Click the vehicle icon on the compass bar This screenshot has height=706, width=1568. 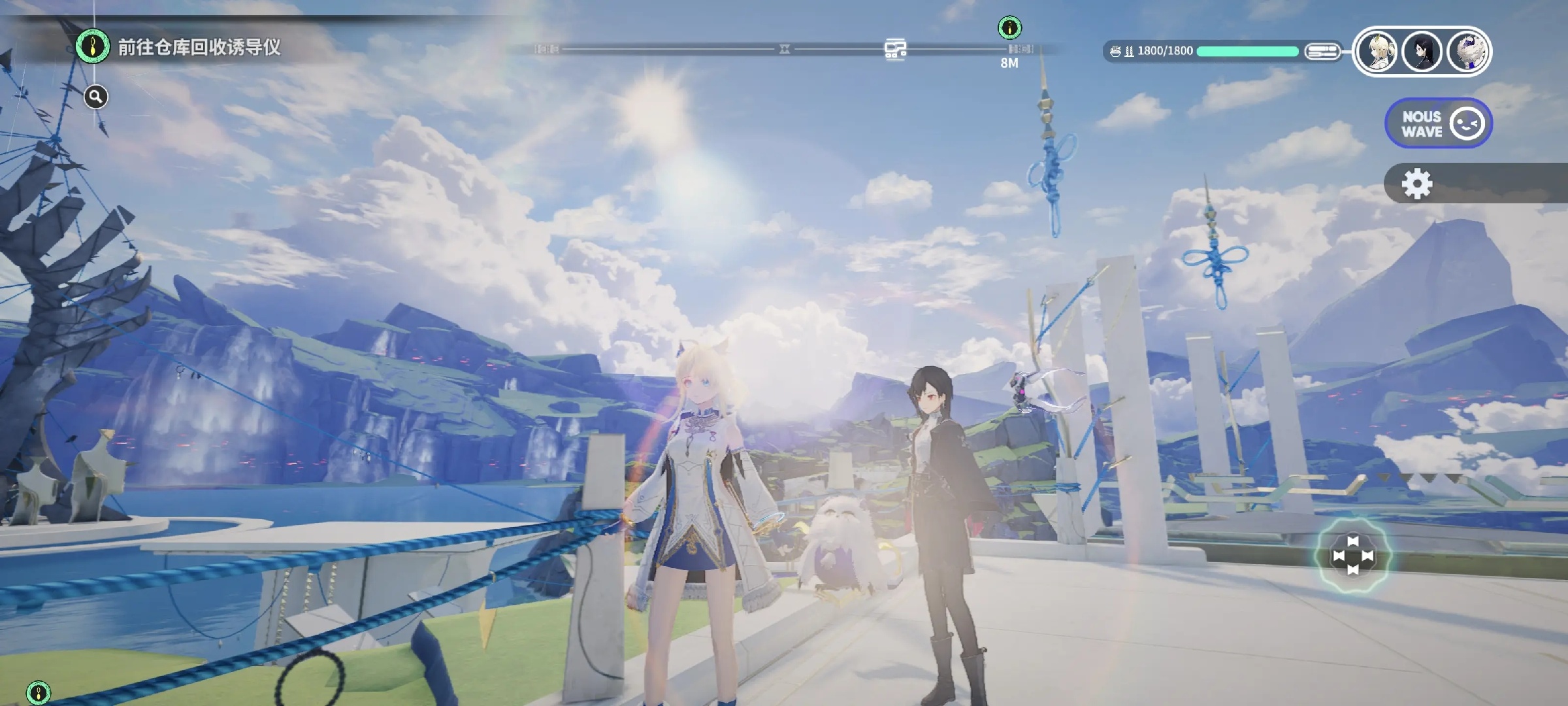point(895,49)
